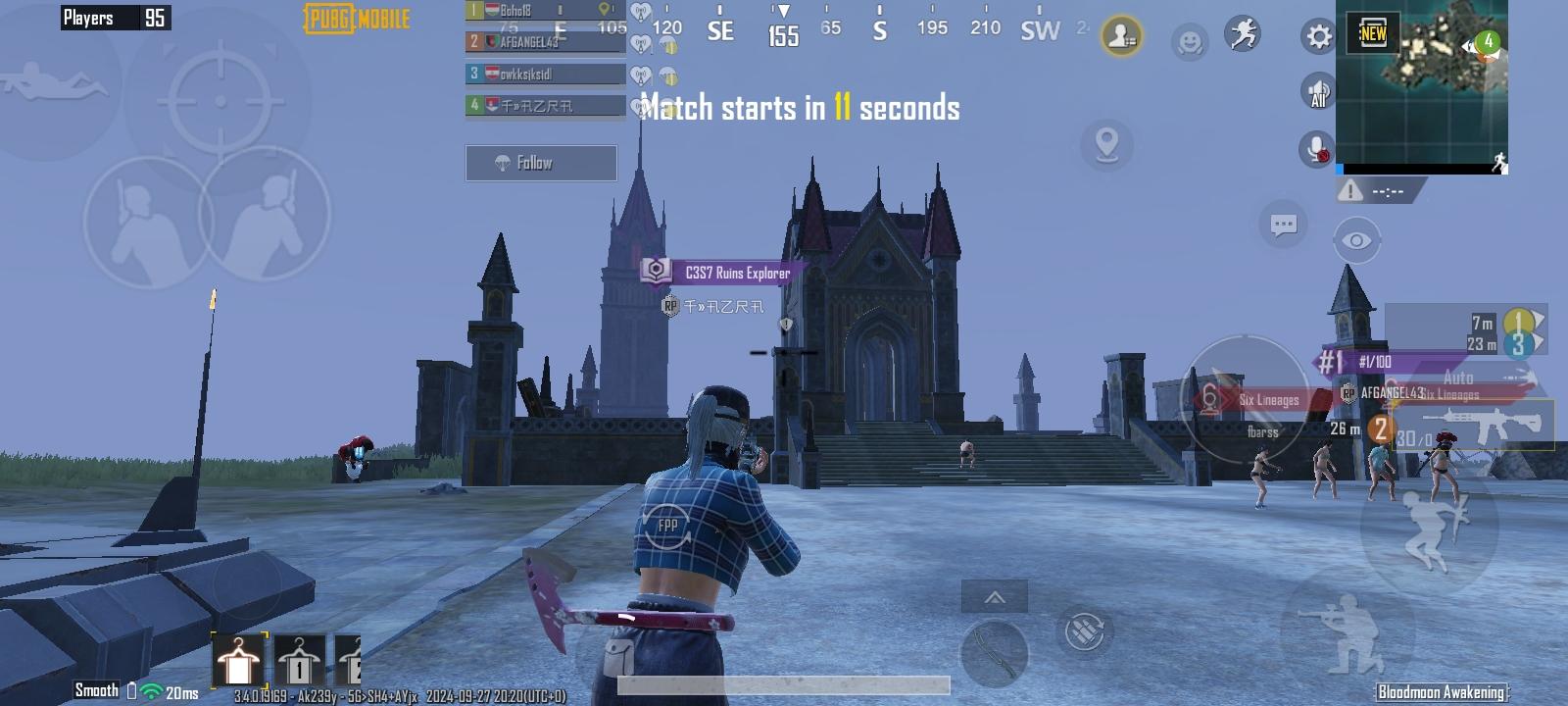Select the first outfit hanger slot
Image resolution: width=1568 pixels, height=706 pixels.
click(238, 660)
